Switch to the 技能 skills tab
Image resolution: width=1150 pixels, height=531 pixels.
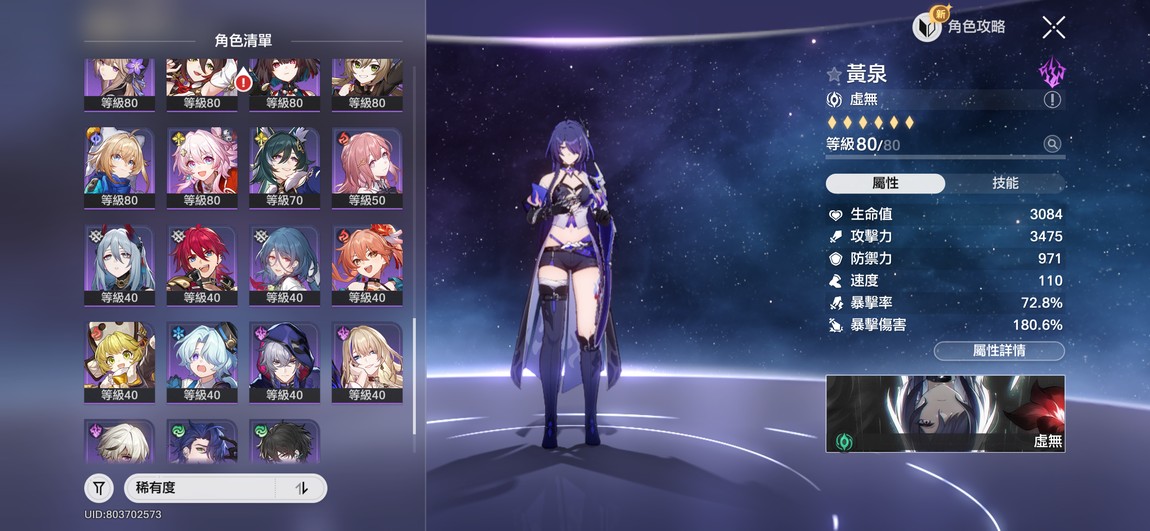[x=1005, y=183]
